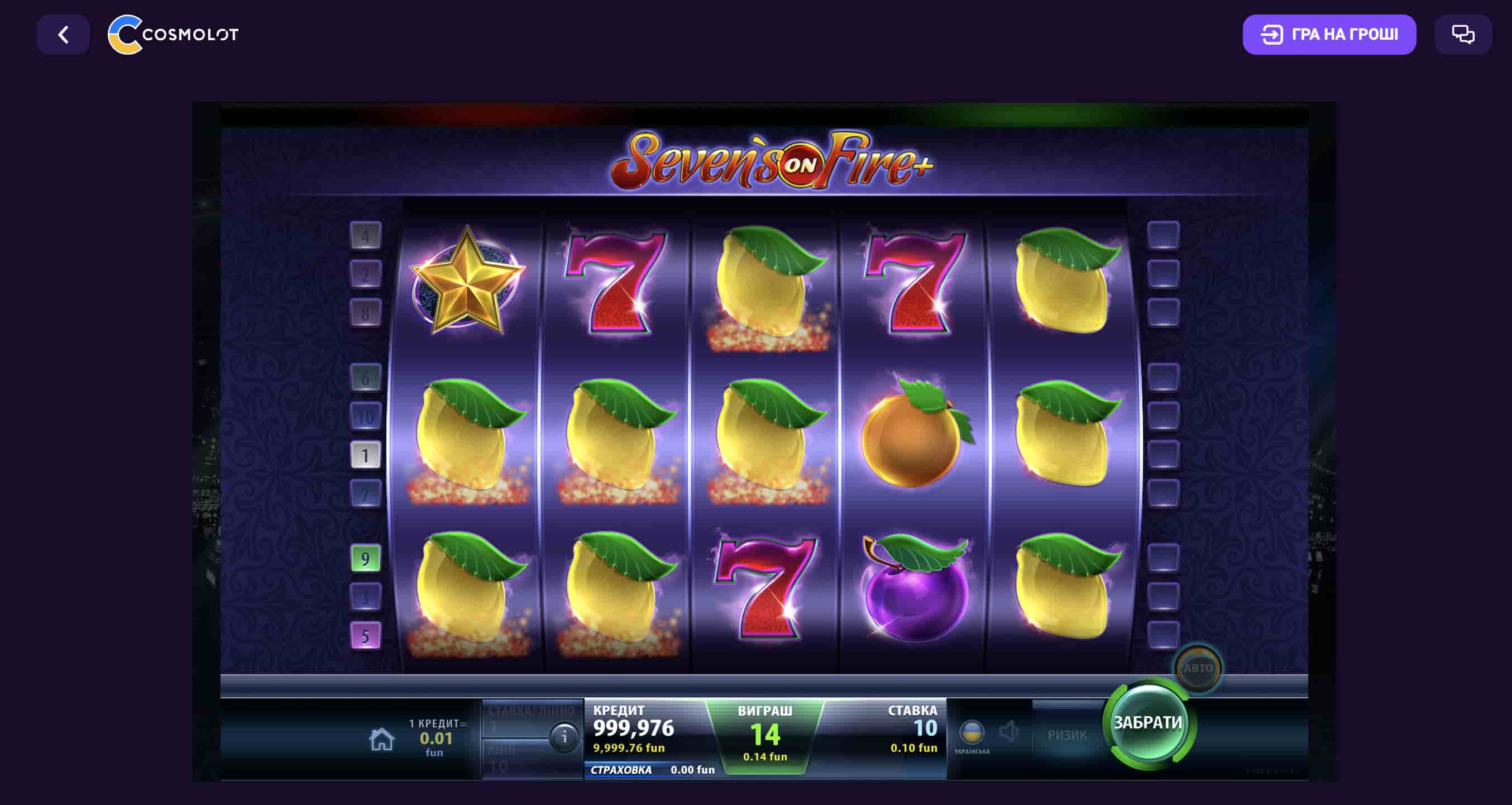Select payline marker number 1
Viewport: 1512px width, 805px height.
click(x=365, y=455)
